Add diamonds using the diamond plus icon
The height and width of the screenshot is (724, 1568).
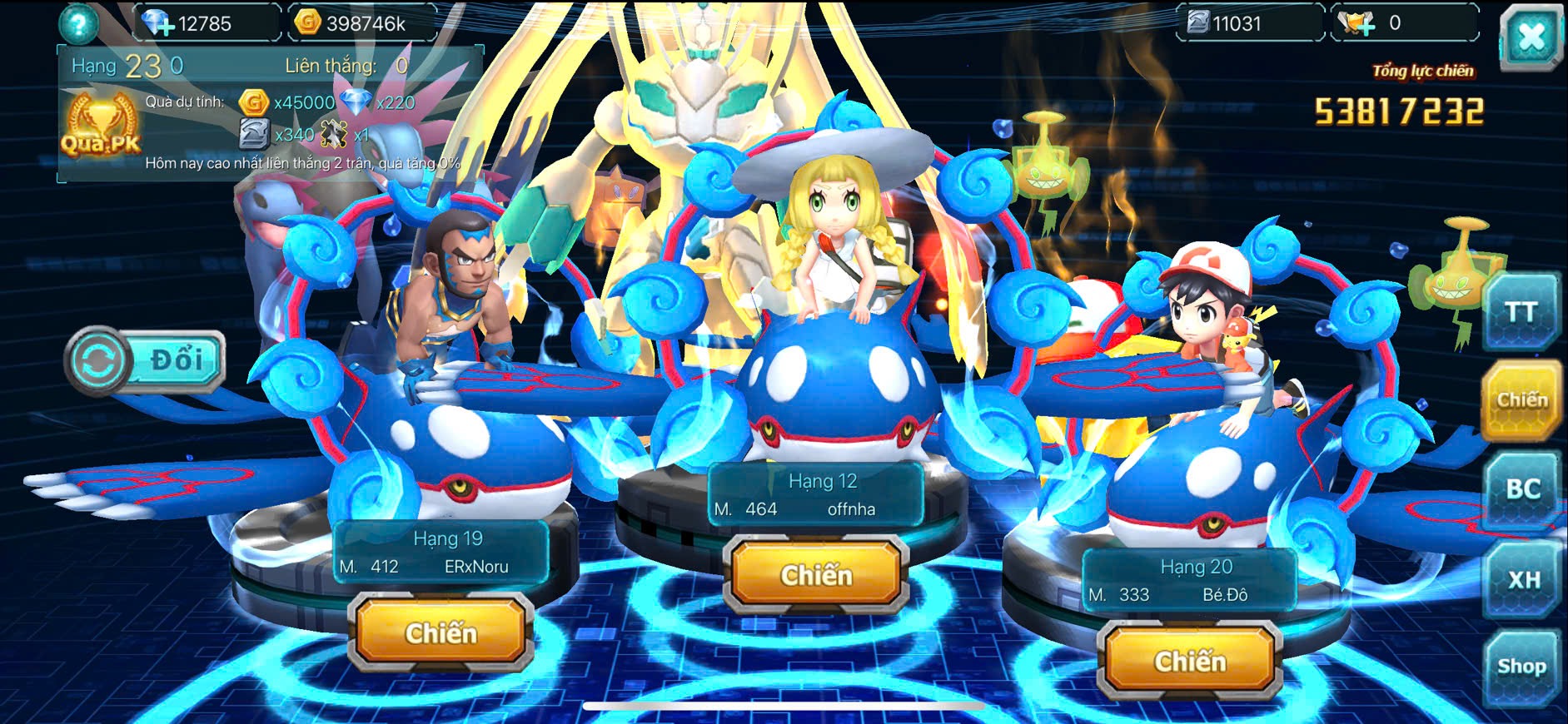click(x=157, y=23)
